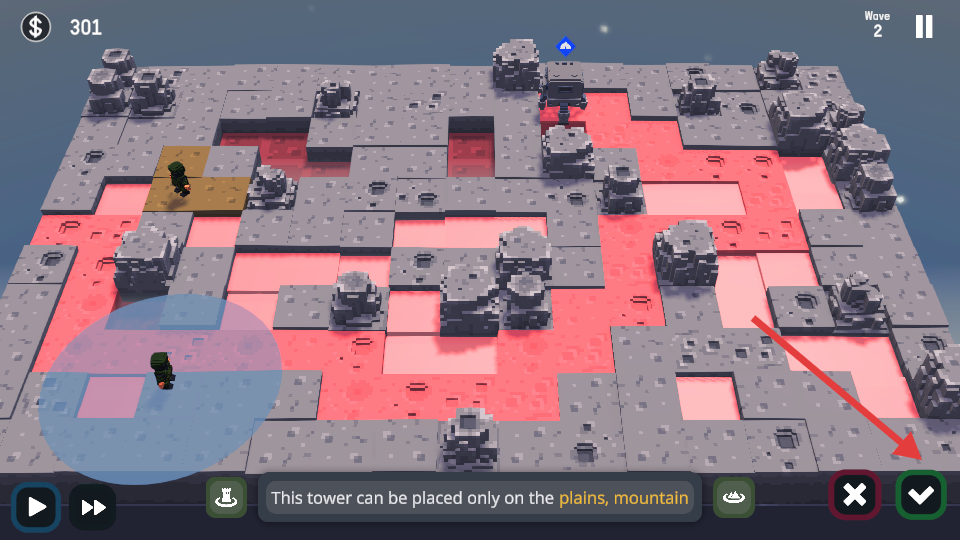This screenshot has width=960, height=540.
Task: Select the flat base icon right of the hint
Action: pos(734,497)
